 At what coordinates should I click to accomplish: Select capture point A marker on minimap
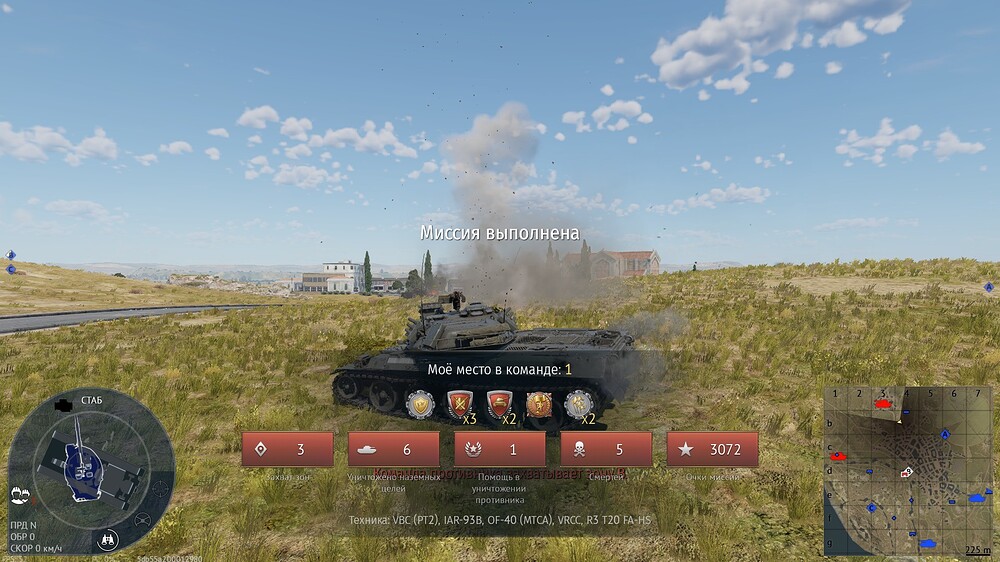[x=945, y=436]
